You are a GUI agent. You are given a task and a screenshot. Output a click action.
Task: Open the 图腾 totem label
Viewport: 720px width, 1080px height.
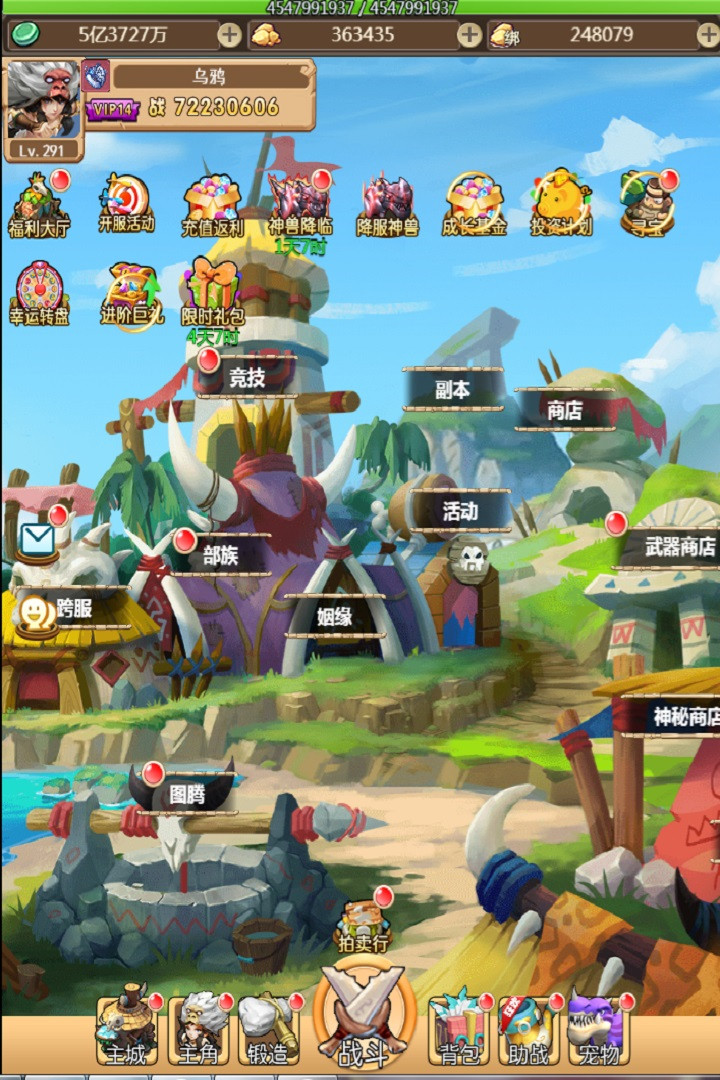point(187,794)
